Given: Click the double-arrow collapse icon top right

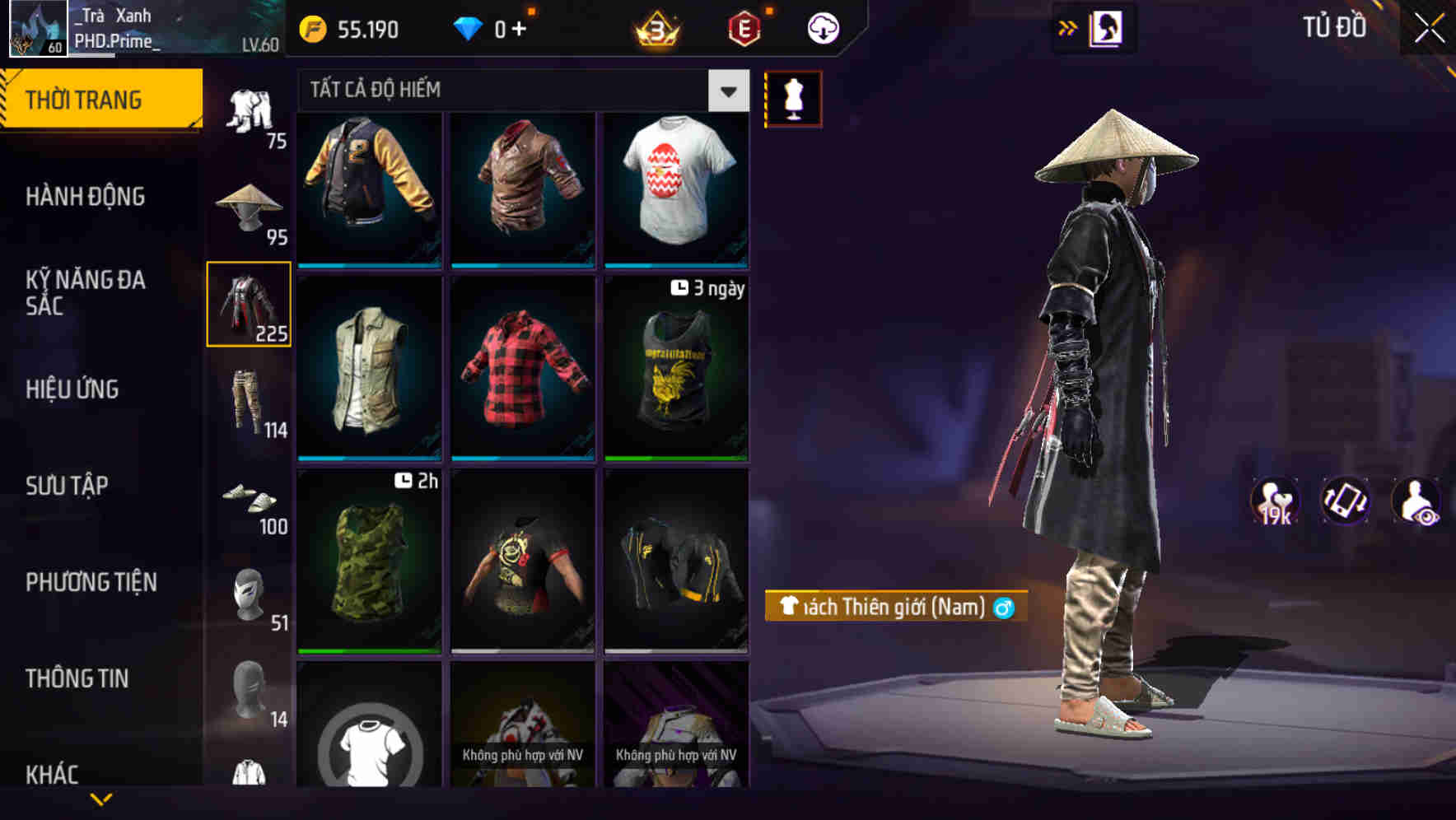Looking at the screenshot, I should pyautogui.click(x=1068, y=26).
